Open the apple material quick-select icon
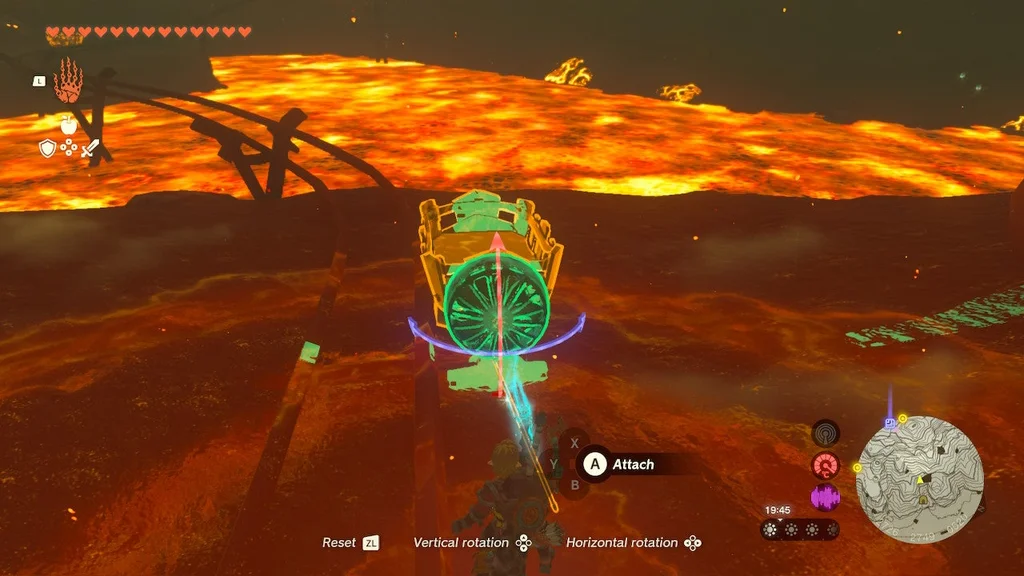 (x=68, y=126)
